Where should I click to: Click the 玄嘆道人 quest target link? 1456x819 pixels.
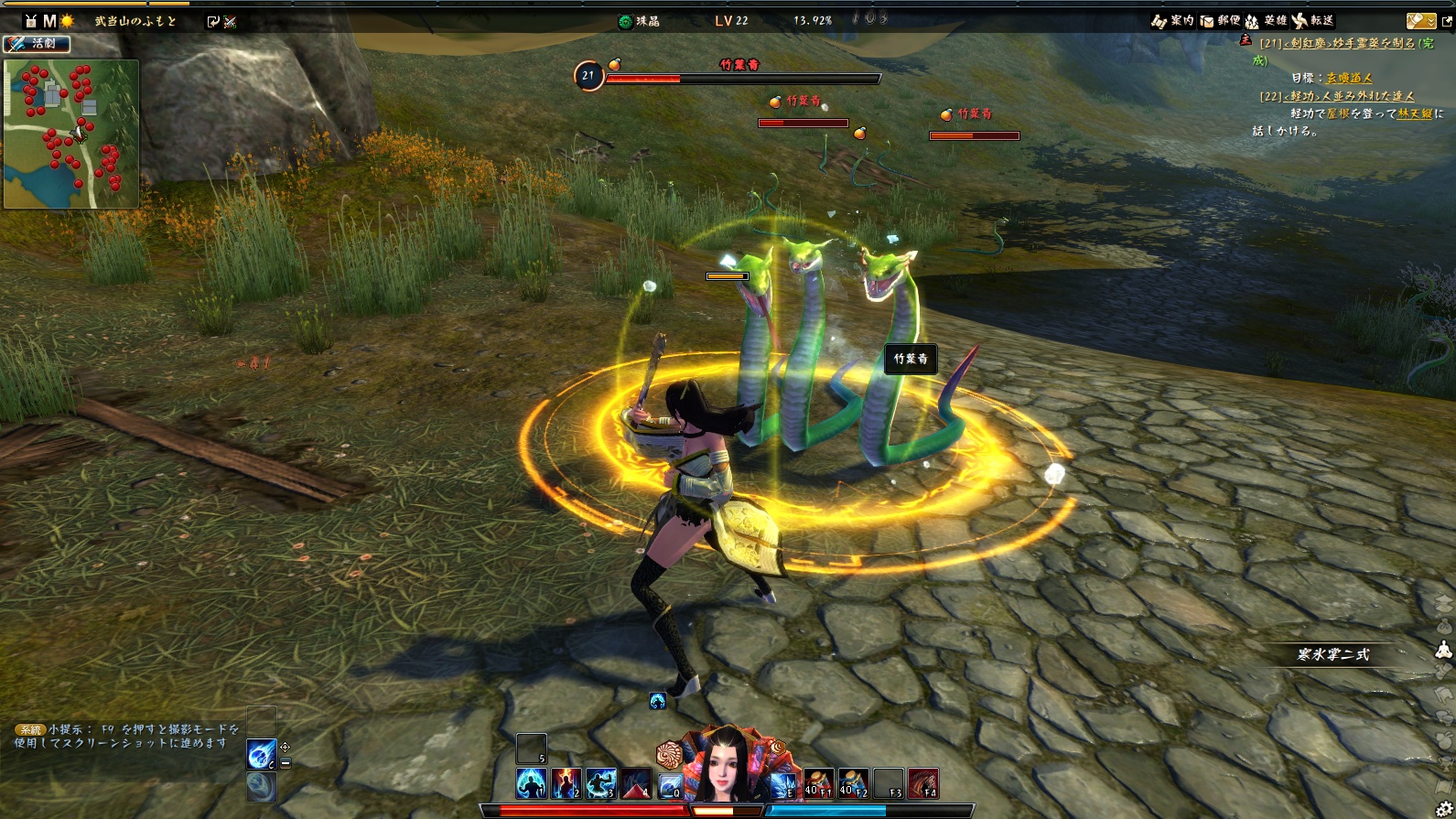[x=1349, y=79]
